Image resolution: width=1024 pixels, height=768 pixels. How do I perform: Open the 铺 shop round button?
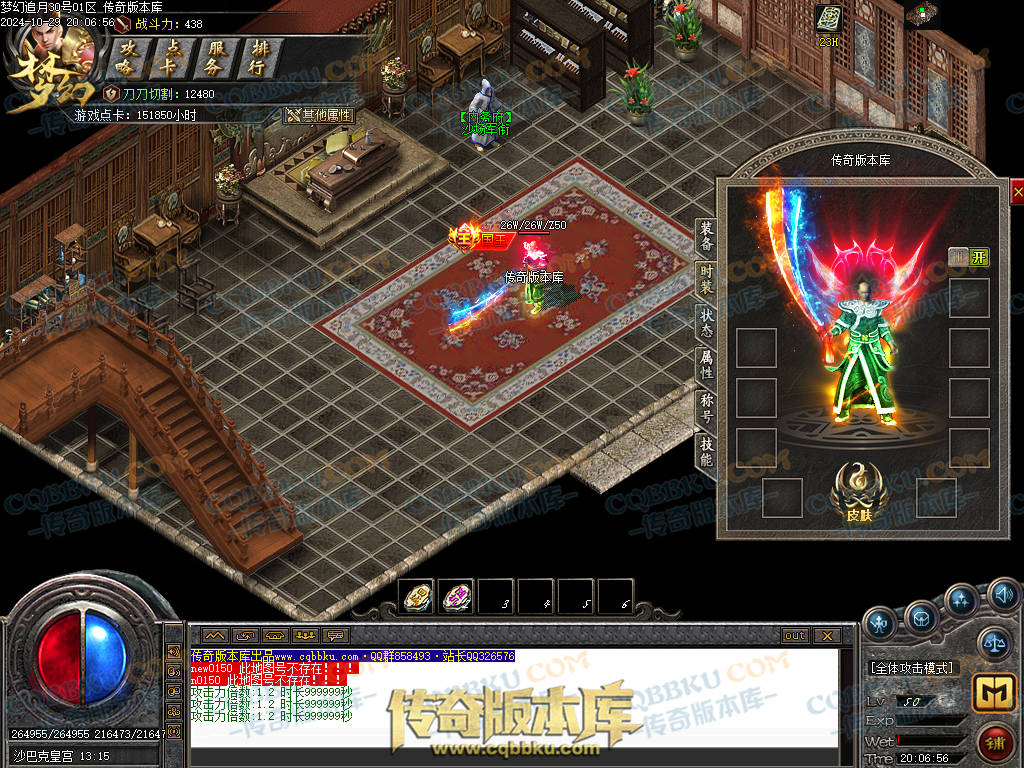[x=996, y=743]
